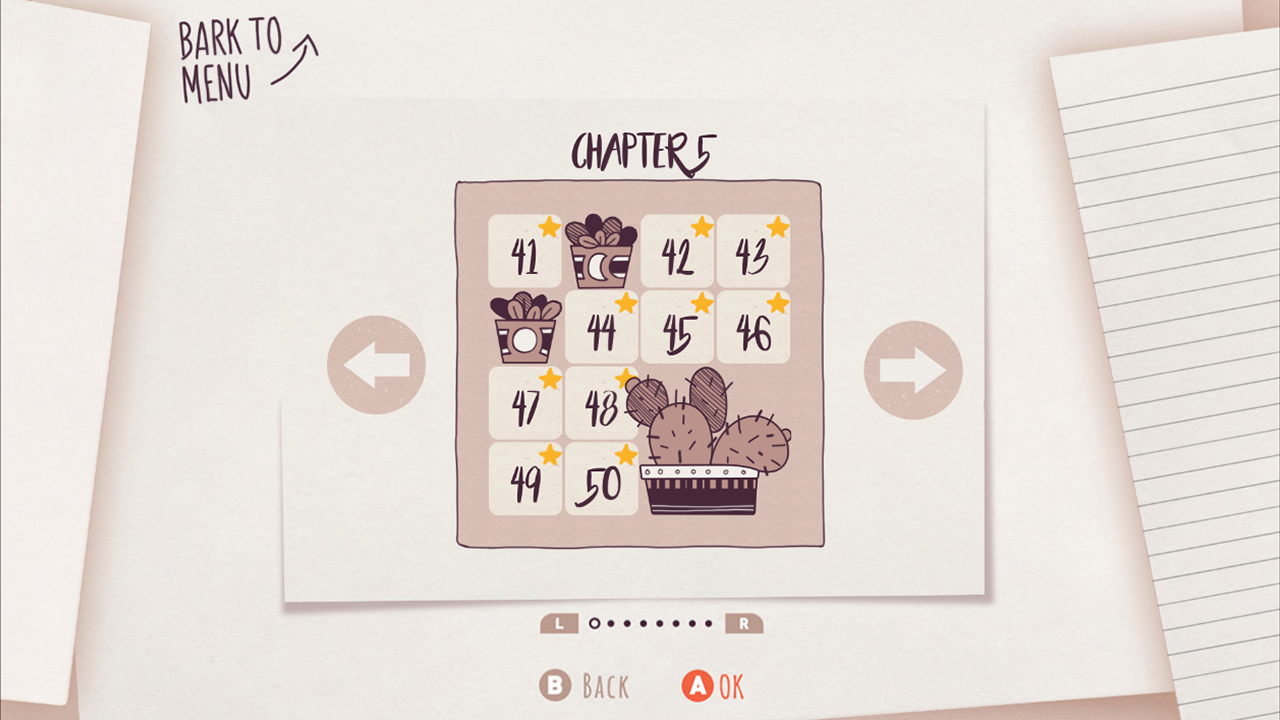Select level 41
1280x720 pixels.
524,251
